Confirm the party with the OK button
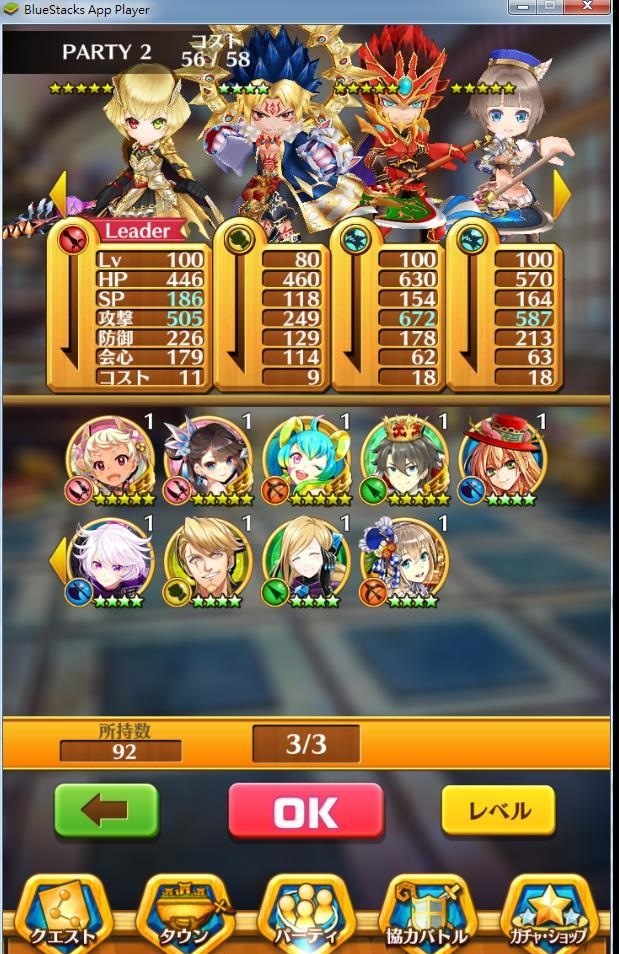This screenshot has width=619, height=954. pos(306,811)
